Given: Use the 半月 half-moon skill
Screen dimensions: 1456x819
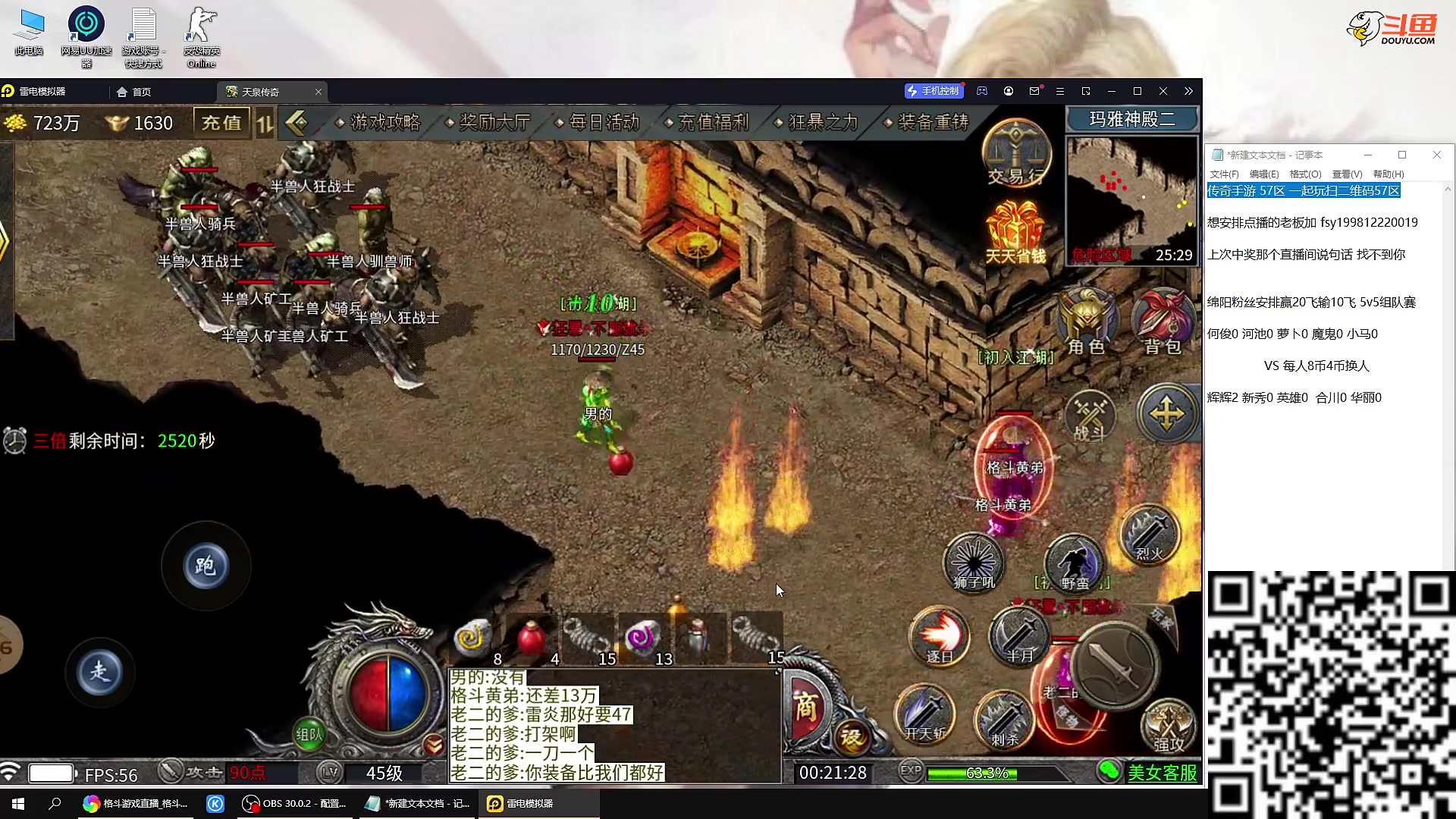Looking at the screenshot, I should (x=1019, y=637).
